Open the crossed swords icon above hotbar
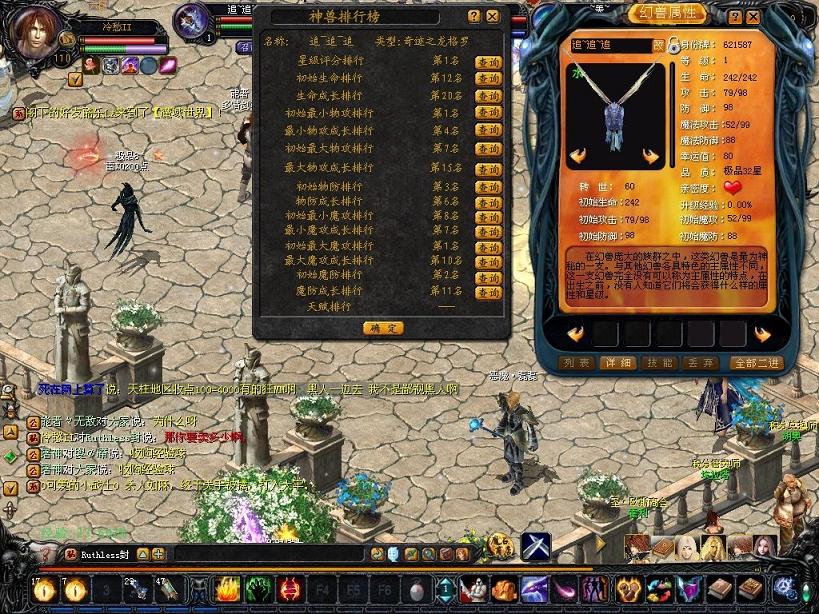 pyautogui.click(x=535, y=547)
